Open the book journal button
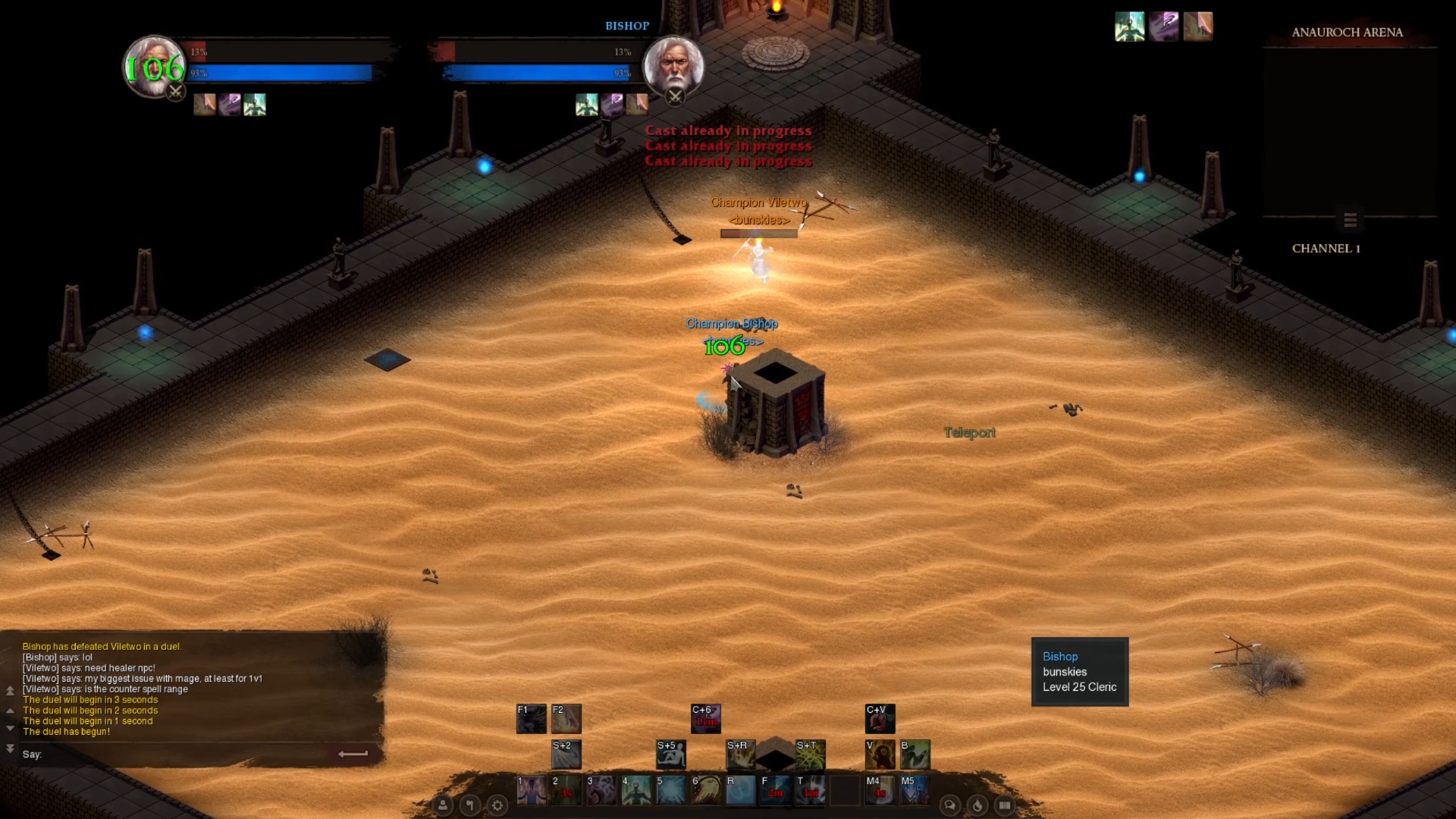 [1005, 805]
